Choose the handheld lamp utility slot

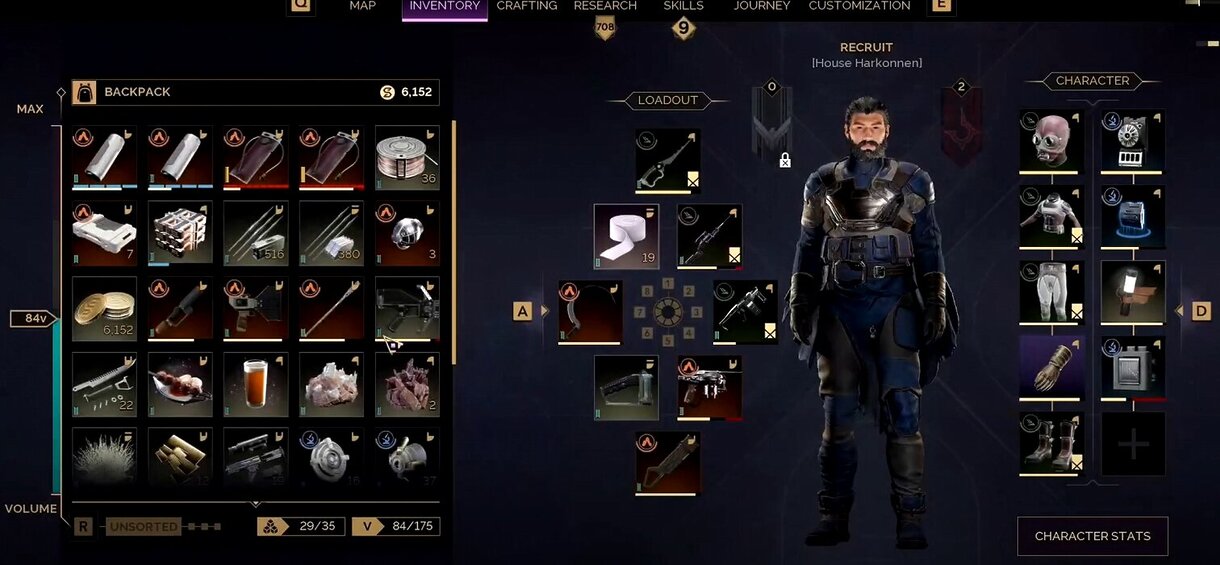point(1133,292)
